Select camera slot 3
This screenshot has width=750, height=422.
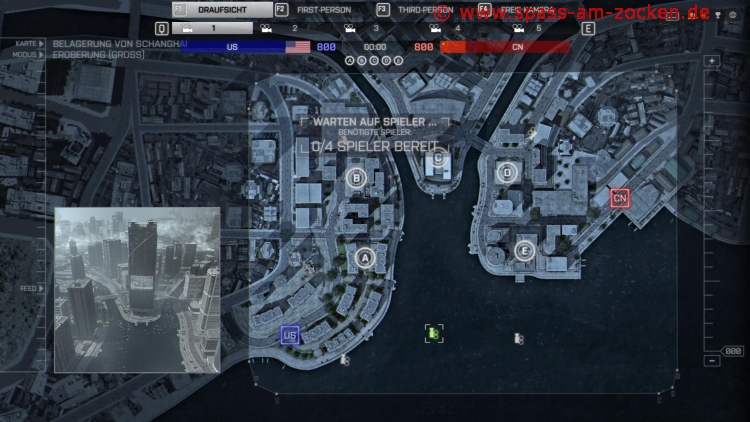point(363,29)
